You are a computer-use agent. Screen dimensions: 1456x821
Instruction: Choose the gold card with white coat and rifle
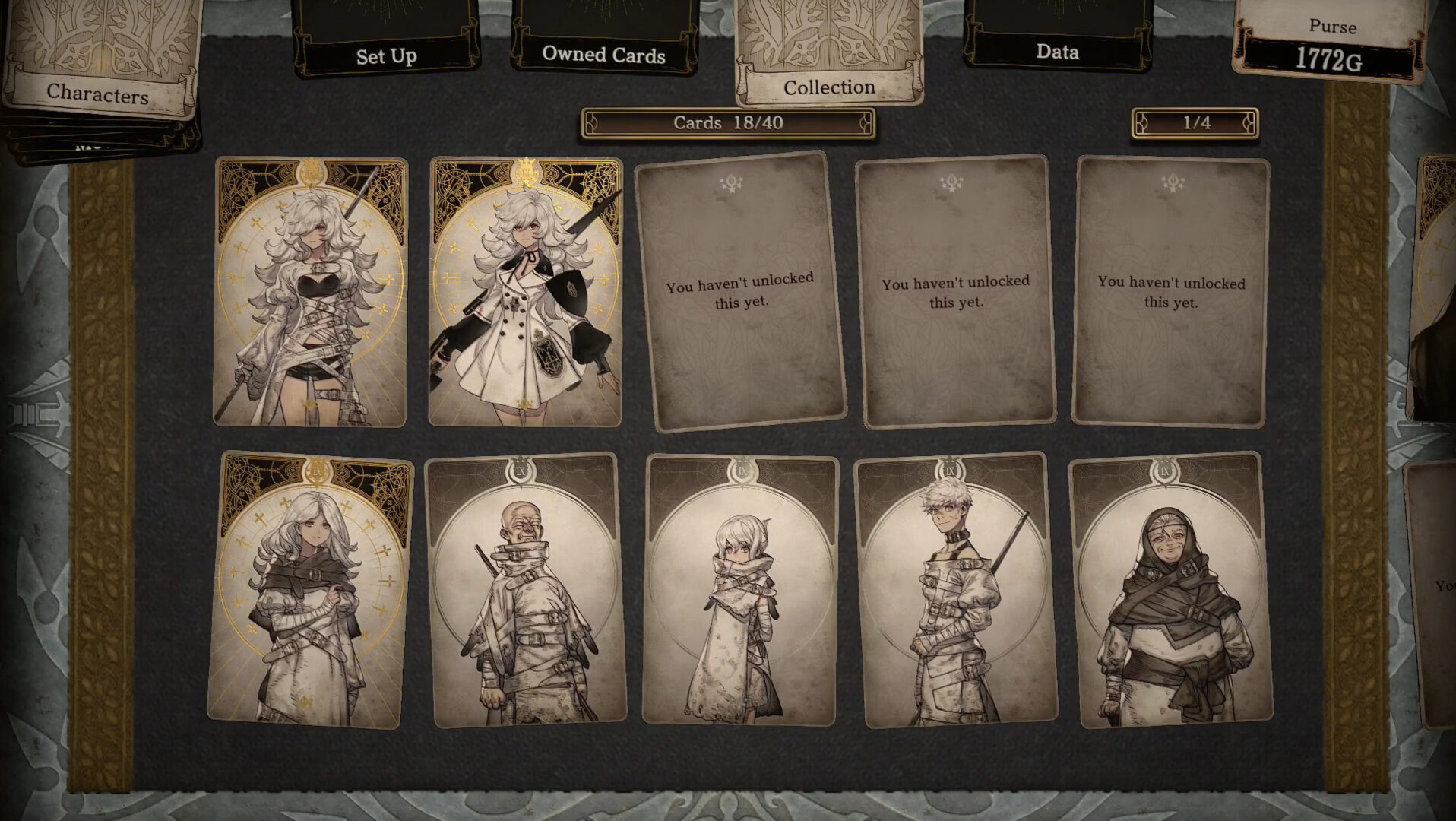coord(525,292)
